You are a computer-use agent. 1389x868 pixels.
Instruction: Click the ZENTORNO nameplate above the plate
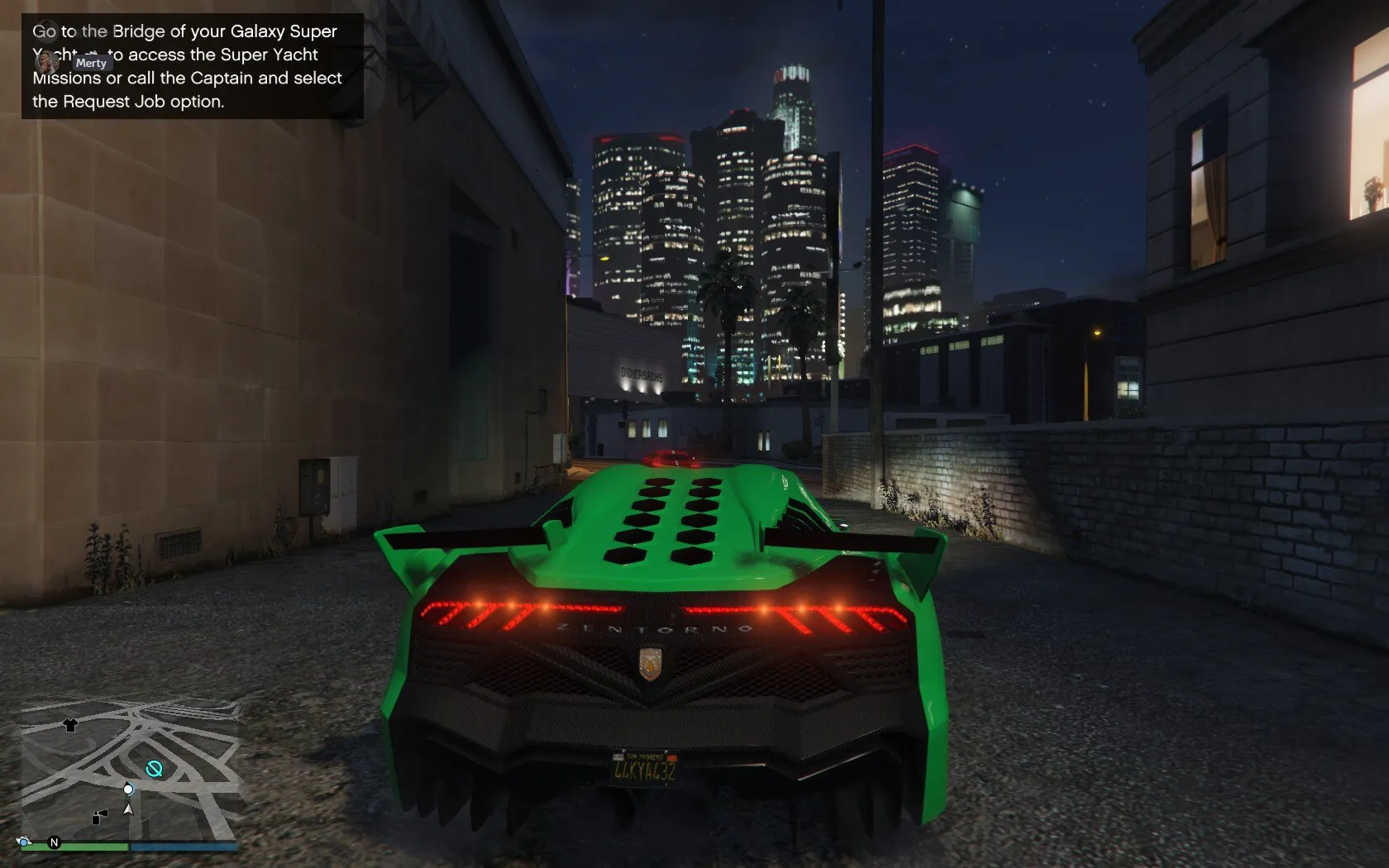click(x=652, y=628)
